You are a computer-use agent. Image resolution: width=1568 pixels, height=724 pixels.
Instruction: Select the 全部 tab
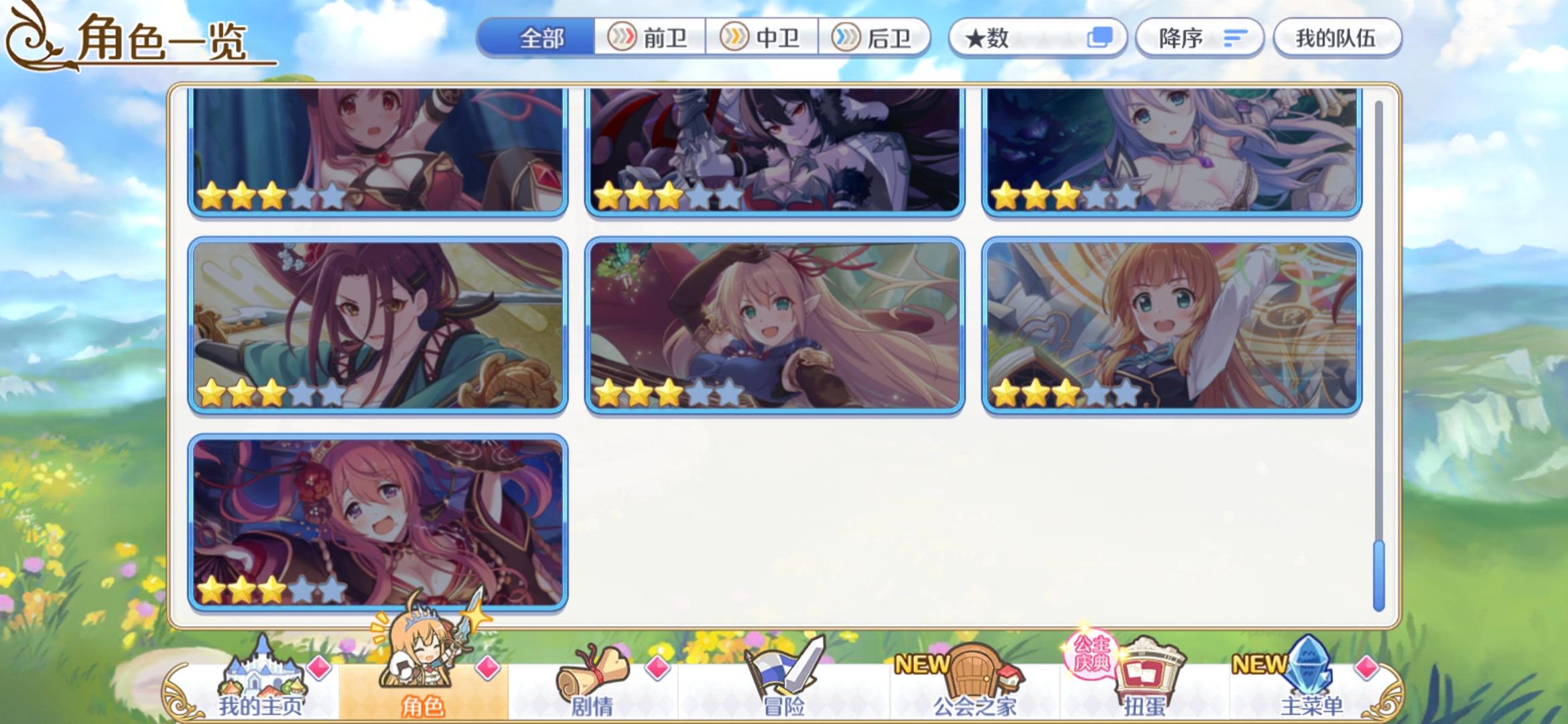coord(536,38)
